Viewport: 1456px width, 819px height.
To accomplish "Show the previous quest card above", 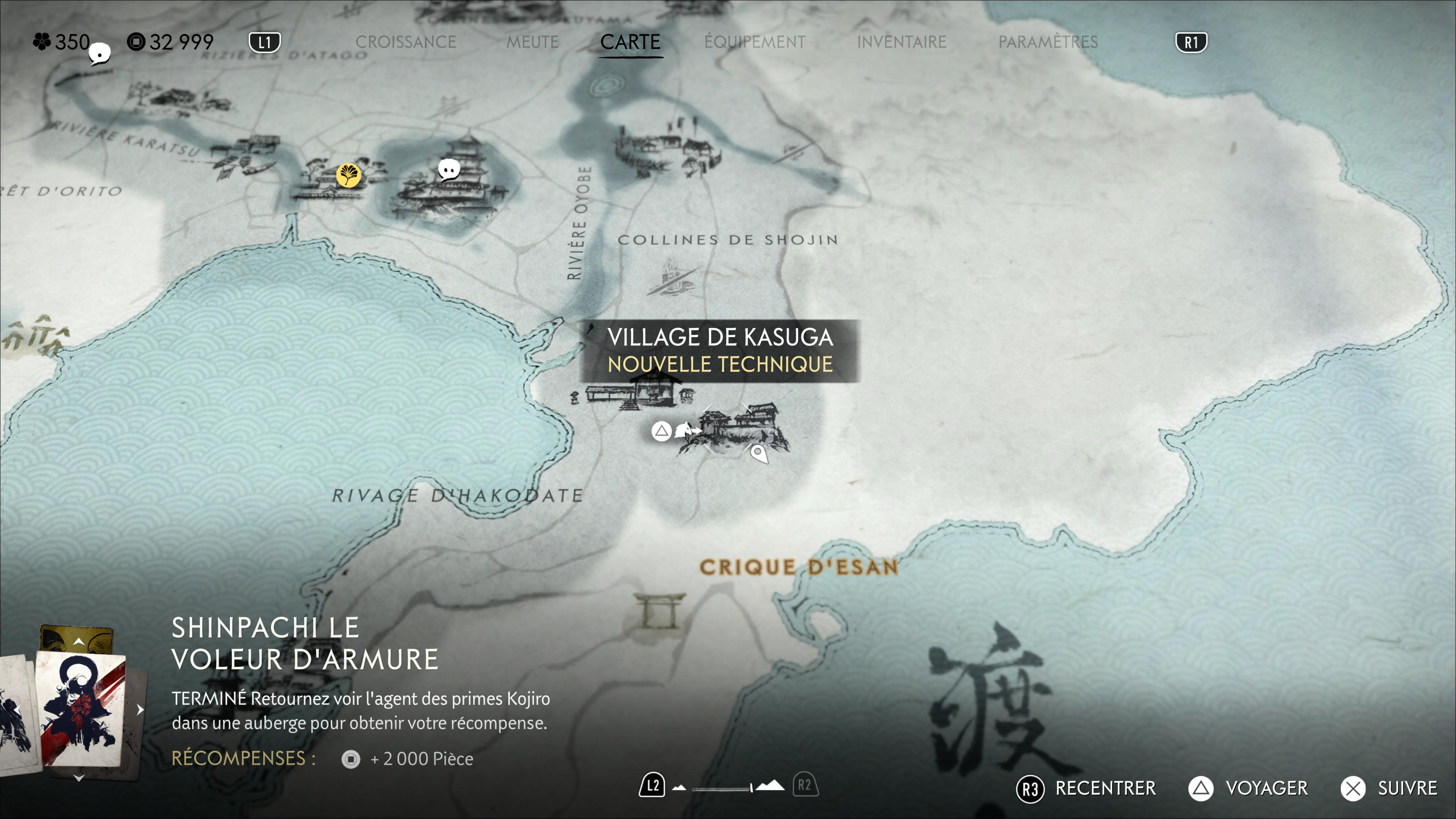I will click(x=78, y=642).
